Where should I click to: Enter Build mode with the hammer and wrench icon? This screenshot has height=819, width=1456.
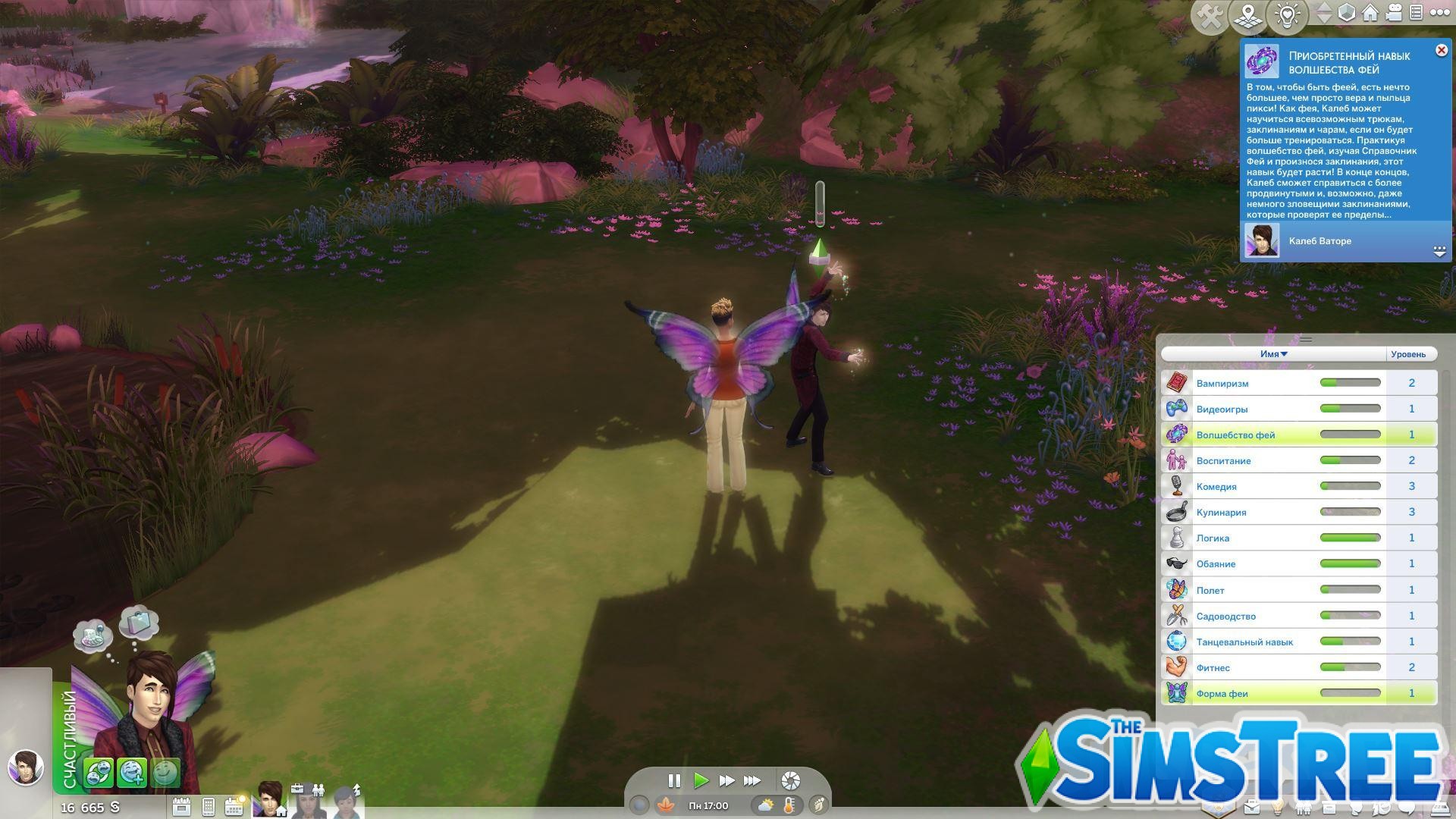[x=1211, y=13]
